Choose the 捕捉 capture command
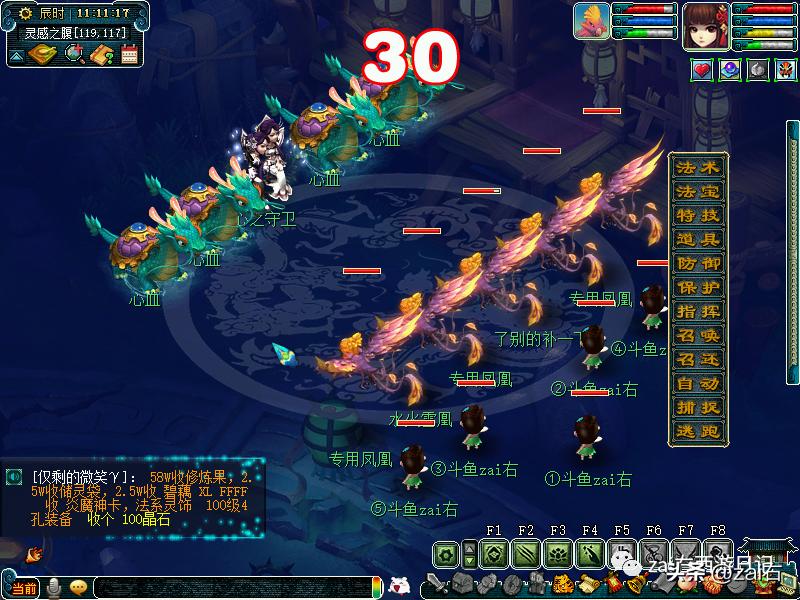 point(698,407)
